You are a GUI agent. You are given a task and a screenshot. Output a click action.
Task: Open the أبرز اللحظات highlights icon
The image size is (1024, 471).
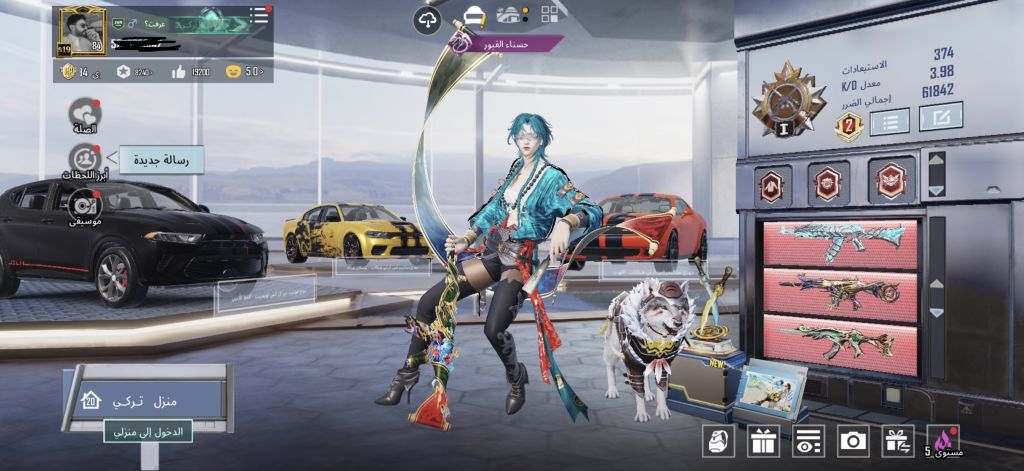coord(84,159)
